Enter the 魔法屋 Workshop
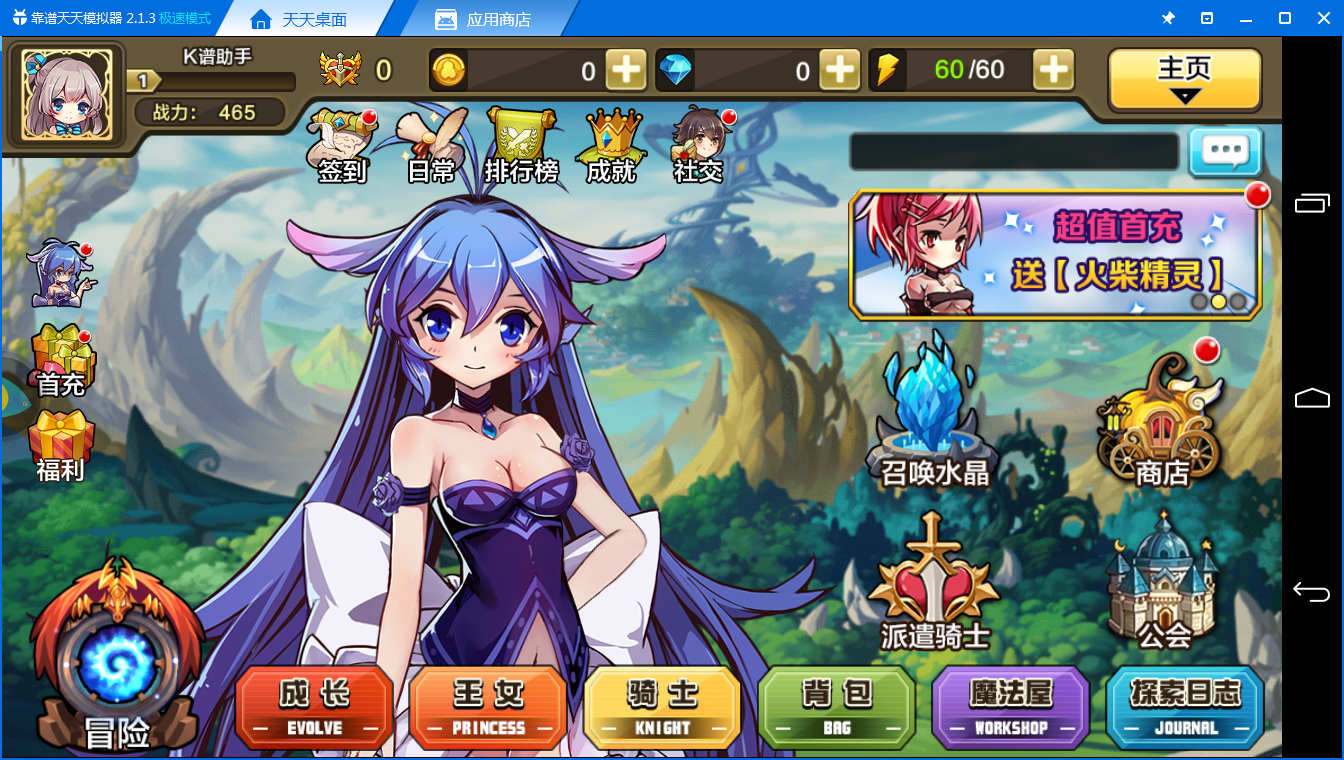This screenshot has height=760, width=1344. click(x=1010, y=706)
